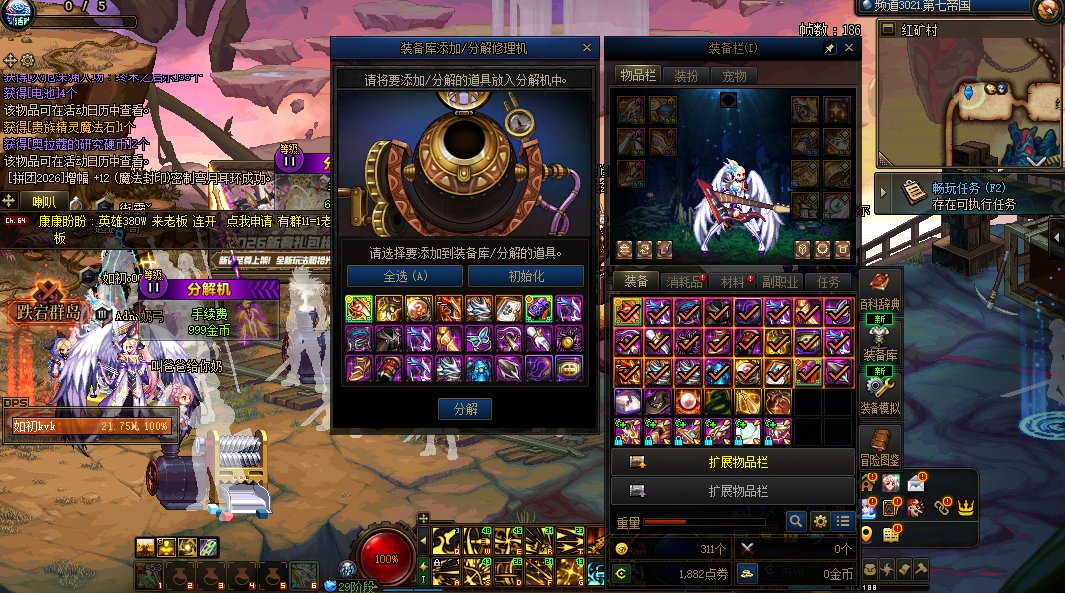Open the 畅玩任务 (F2) quest tracker
Screen dimensions: 1065x593
click(960, 193)
